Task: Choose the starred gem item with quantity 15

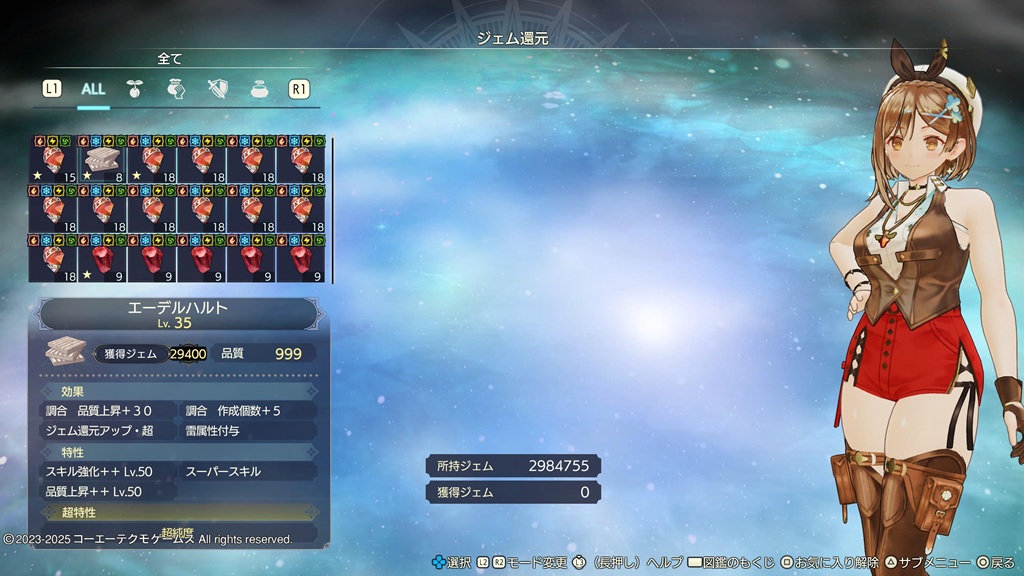Action: (x=53, y=161)
